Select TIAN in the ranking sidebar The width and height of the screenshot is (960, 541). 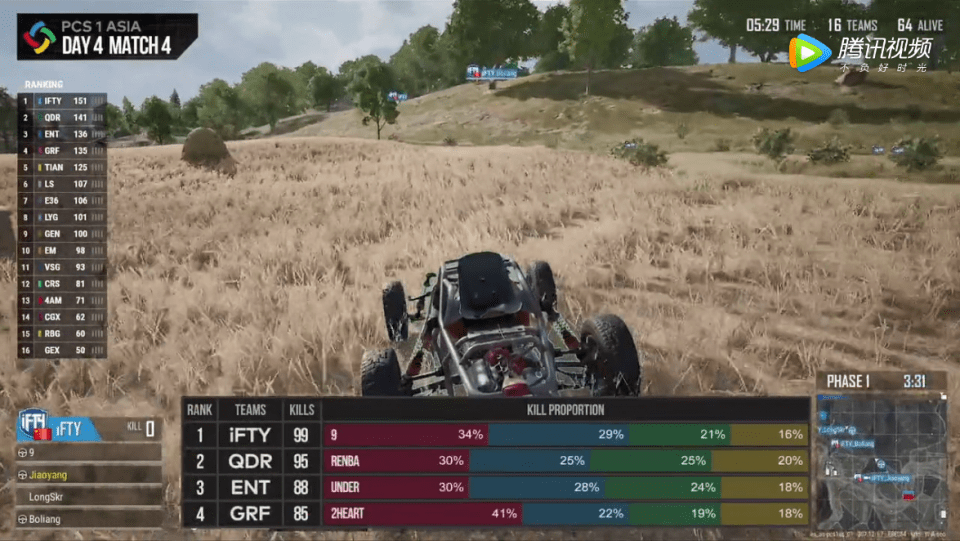pyautogui.click(x=62, y=167)
